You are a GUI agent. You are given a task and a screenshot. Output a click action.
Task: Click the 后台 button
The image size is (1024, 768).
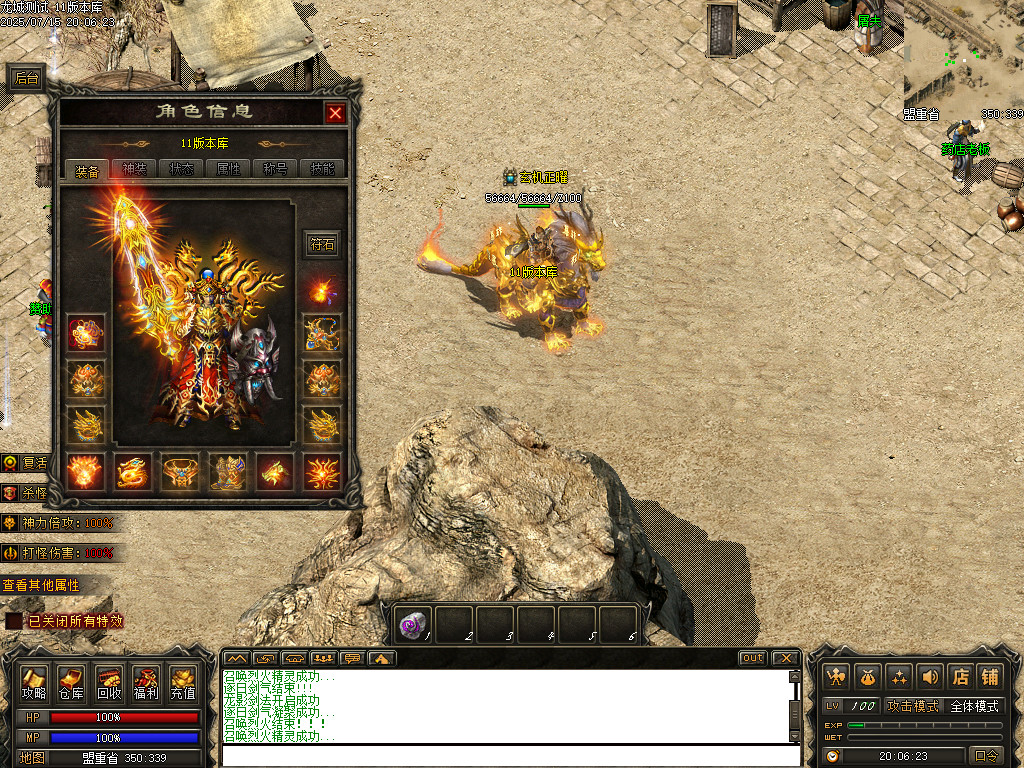pyautogui.click(x=27, y=79)
